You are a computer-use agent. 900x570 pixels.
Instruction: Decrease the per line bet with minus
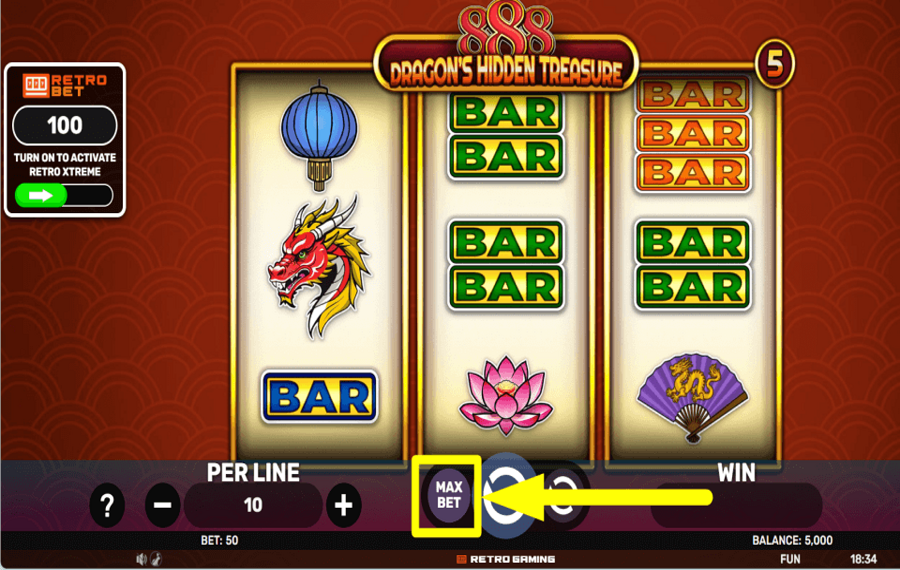[x=163, y=506]
